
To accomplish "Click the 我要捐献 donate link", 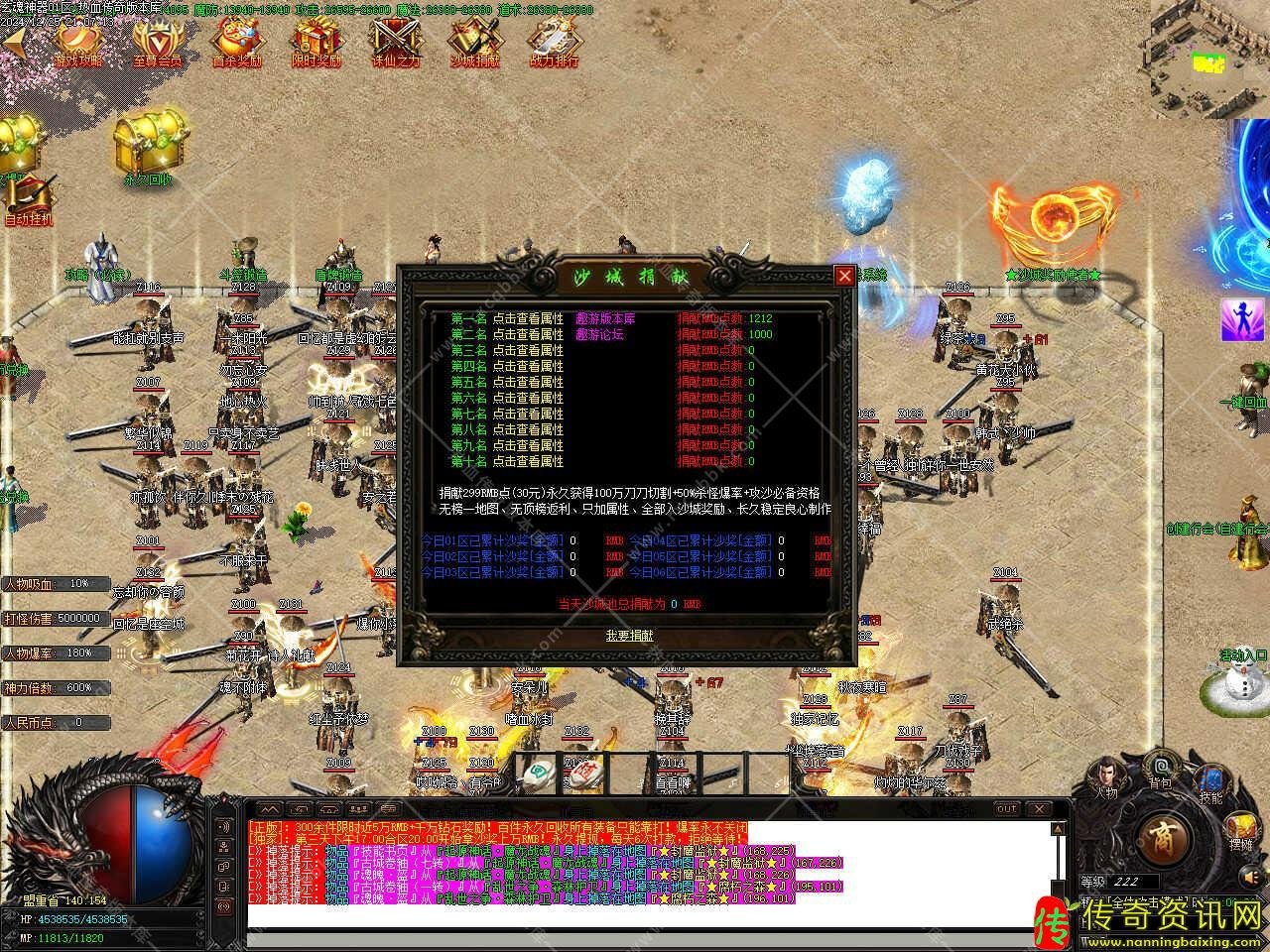I will pos(629,636).
